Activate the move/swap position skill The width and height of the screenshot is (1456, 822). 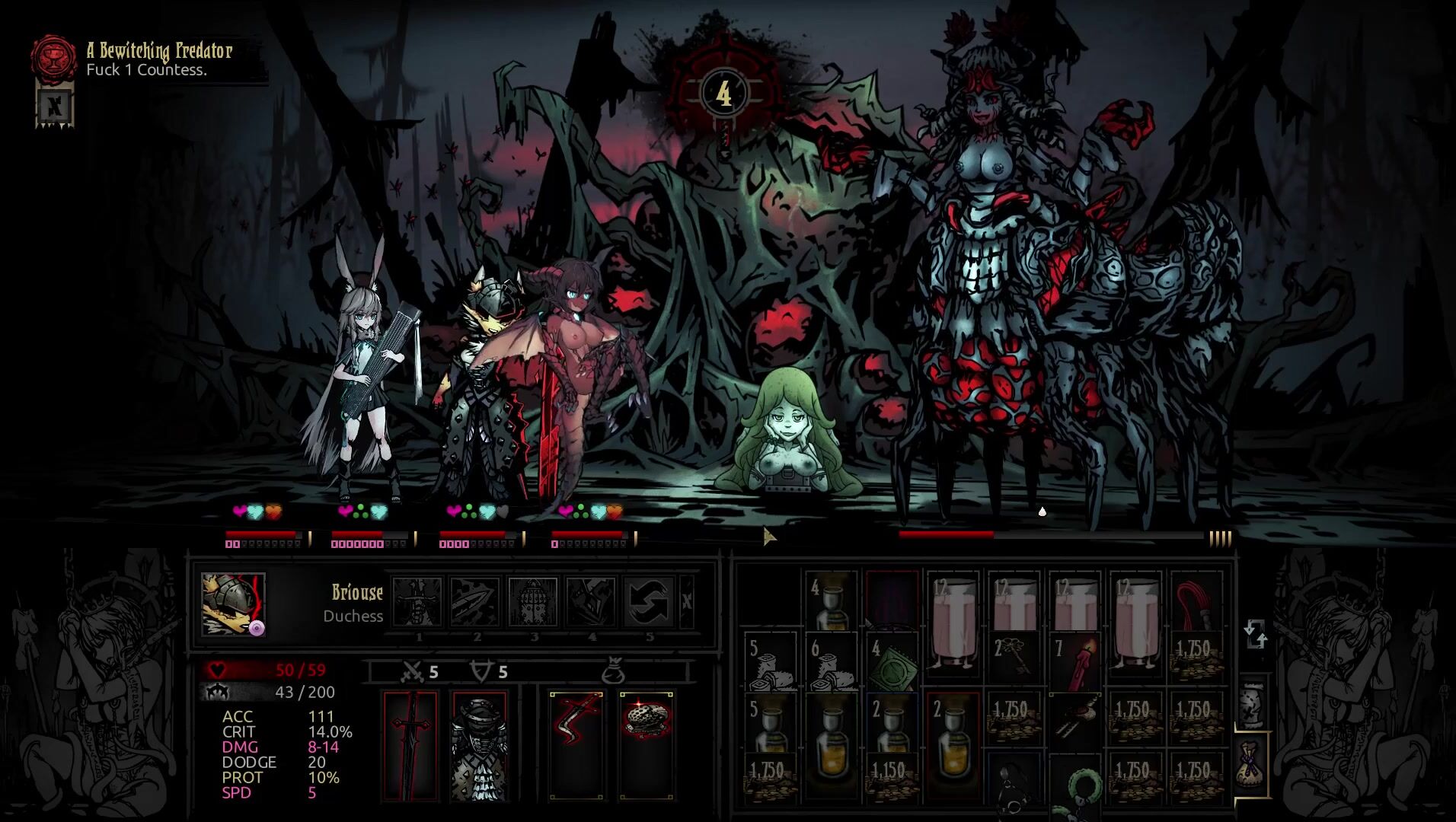[649, 602]
